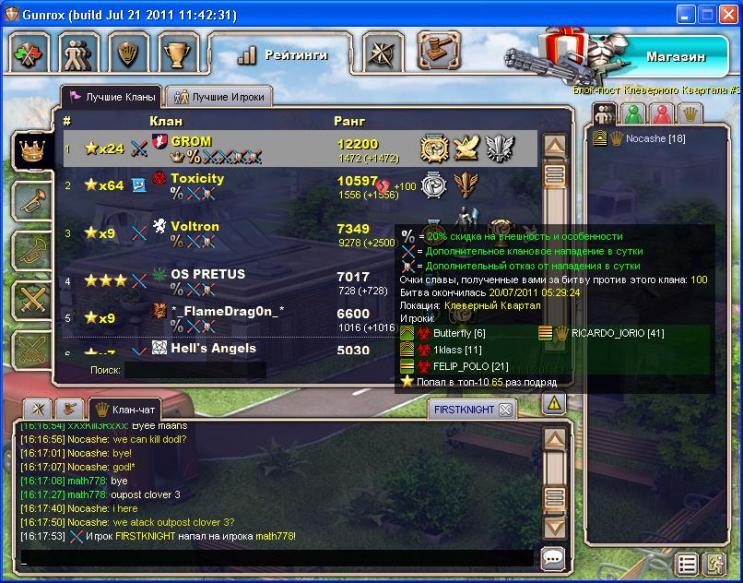The image size is (743, 583).
Task: Select the GROM clan row
Action: (x=300, y=149)
